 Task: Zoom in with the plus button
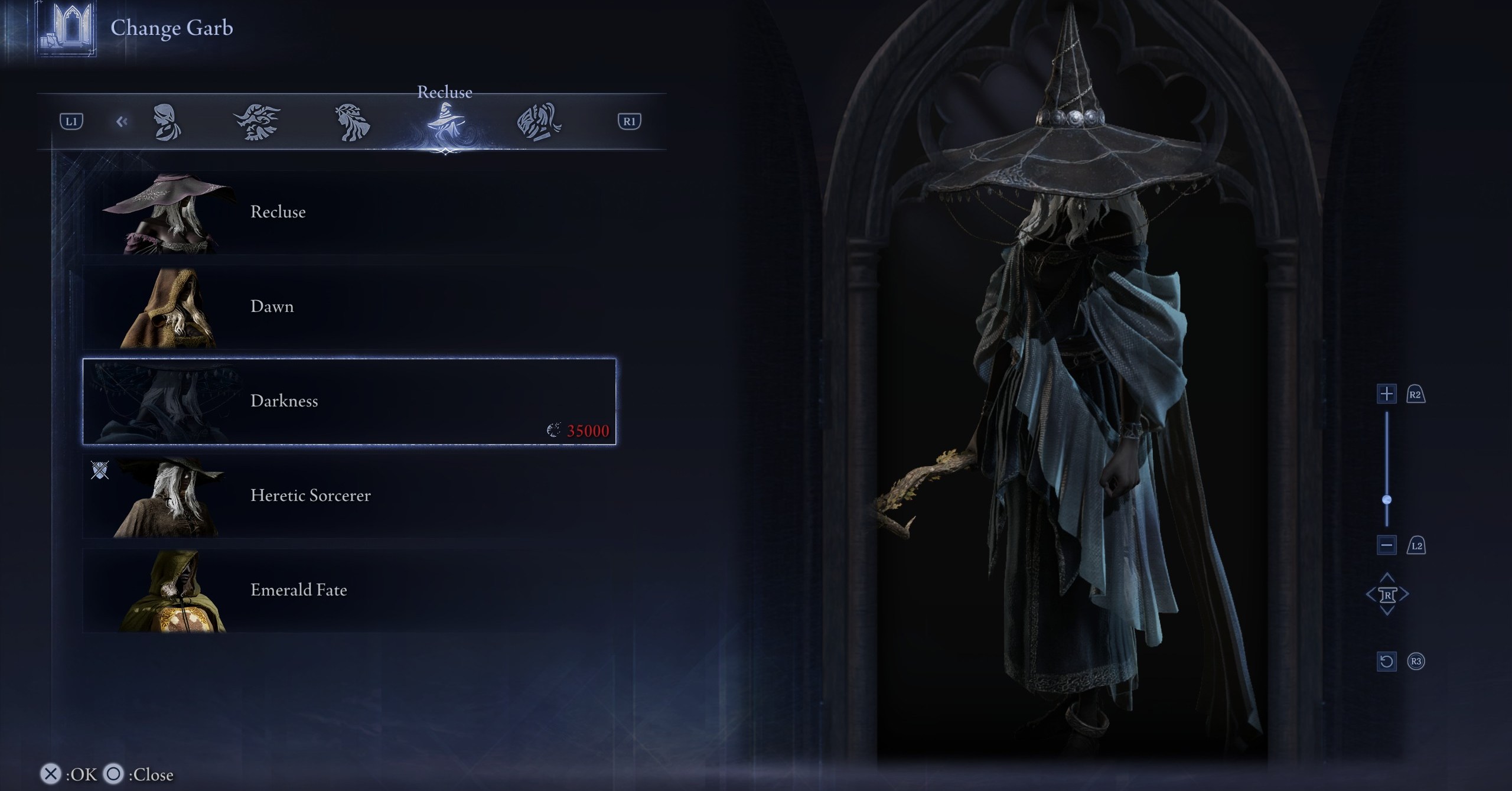1386,394
